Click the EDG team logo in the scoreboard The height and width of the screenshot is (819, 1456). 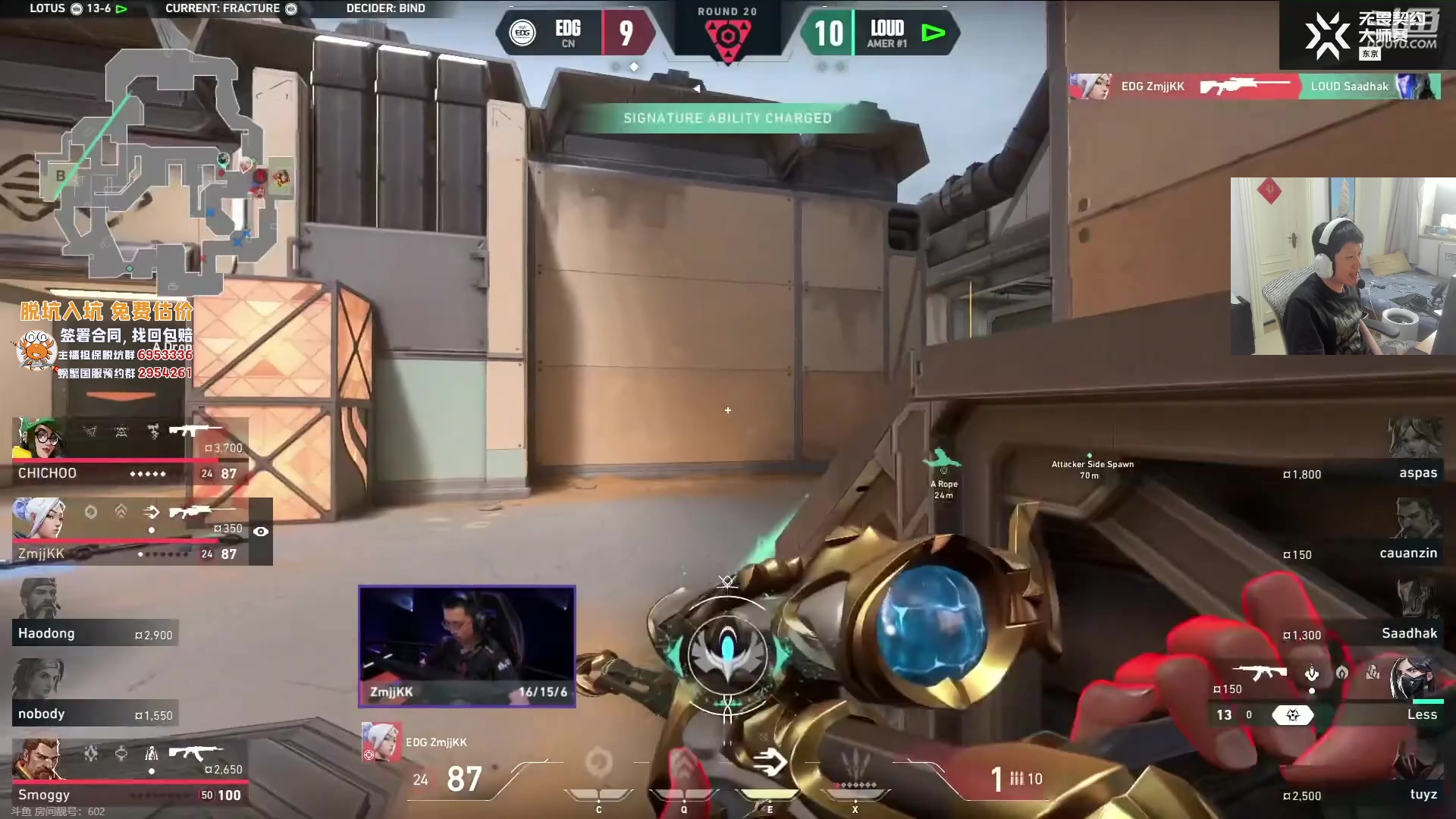pos(522,33)
